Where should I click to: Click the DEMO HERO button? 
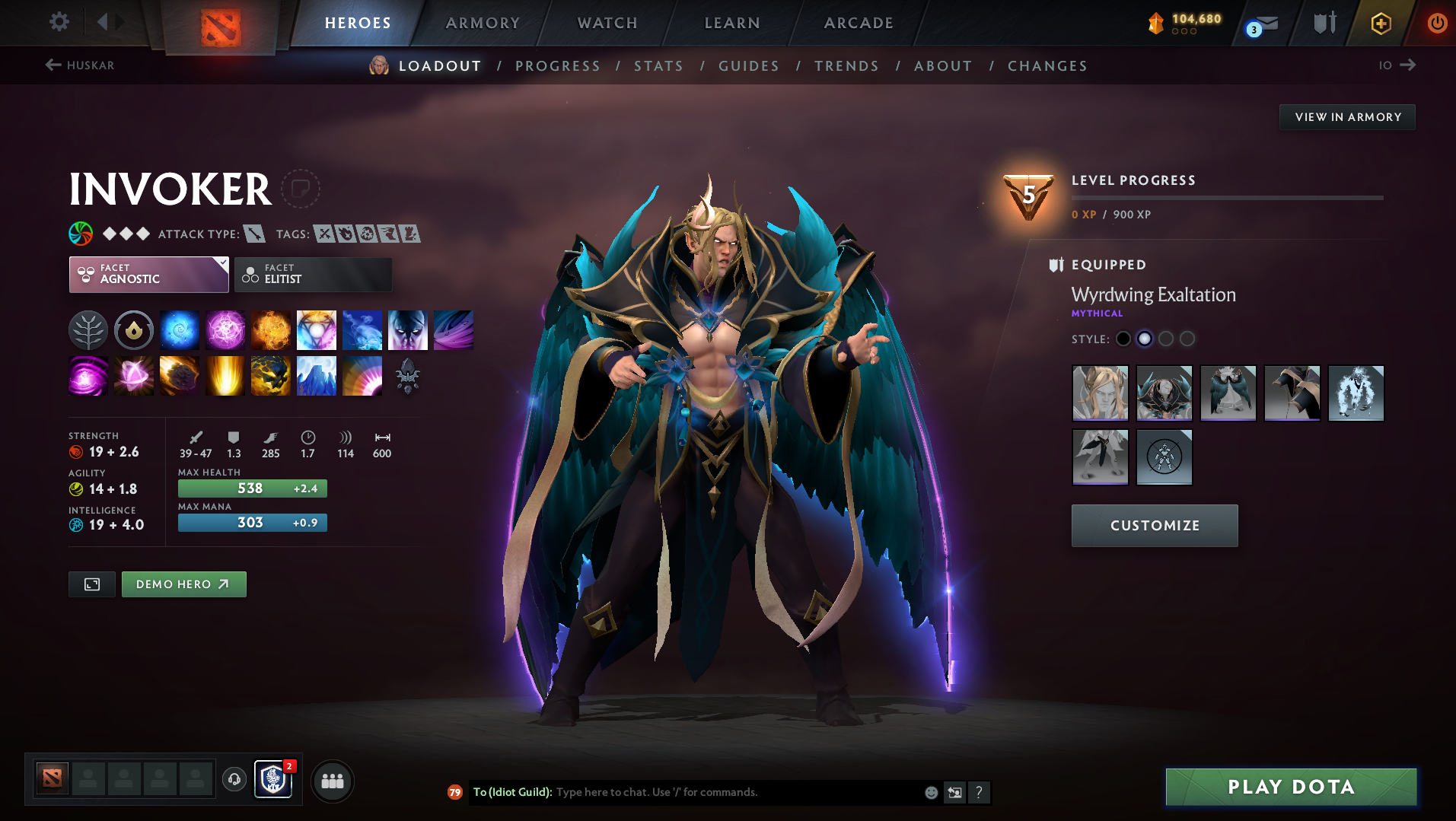[x=183, y=584]
